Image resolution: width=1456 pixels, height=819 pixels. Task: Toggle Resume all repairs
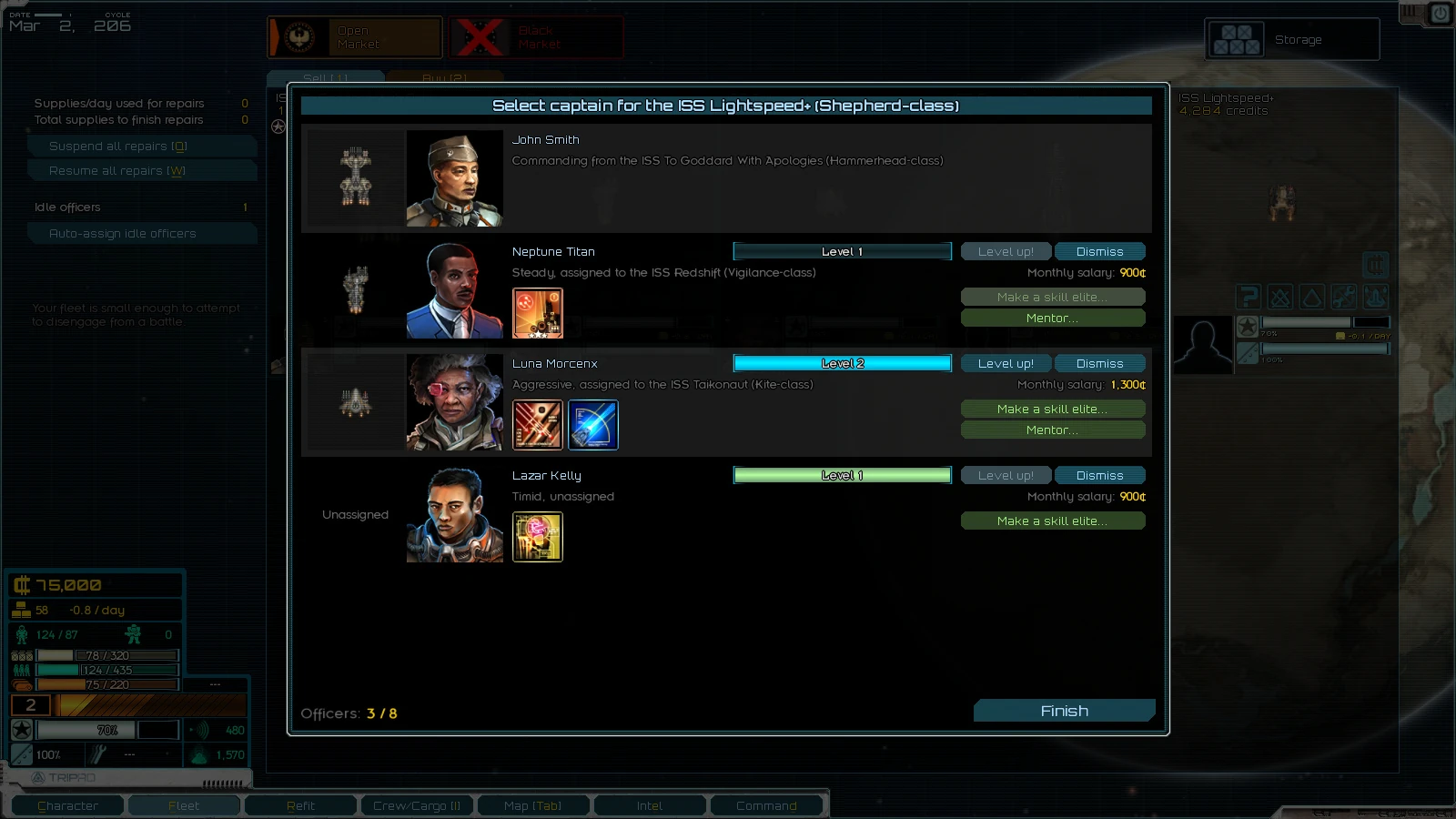click(142, 170)
